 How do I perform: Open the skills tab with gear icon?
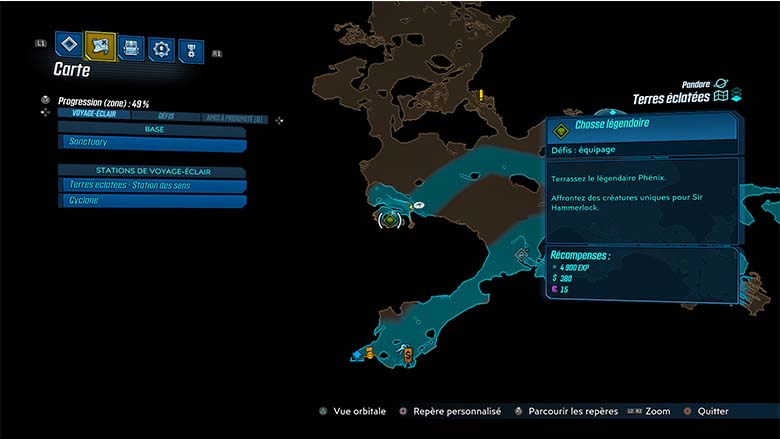[x=161, y=48]
